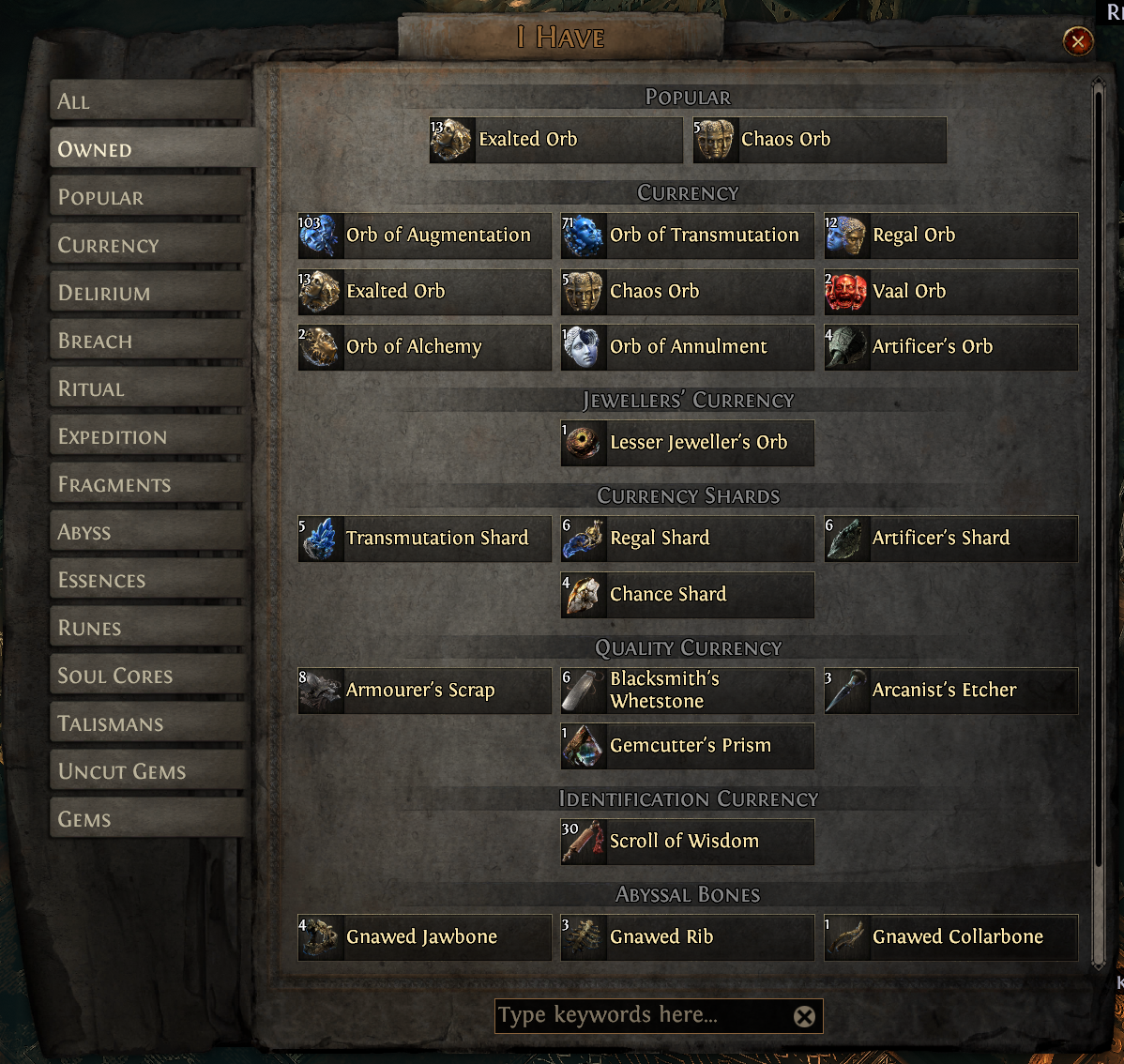Select the Chance Shard entry

pos(688,595)
